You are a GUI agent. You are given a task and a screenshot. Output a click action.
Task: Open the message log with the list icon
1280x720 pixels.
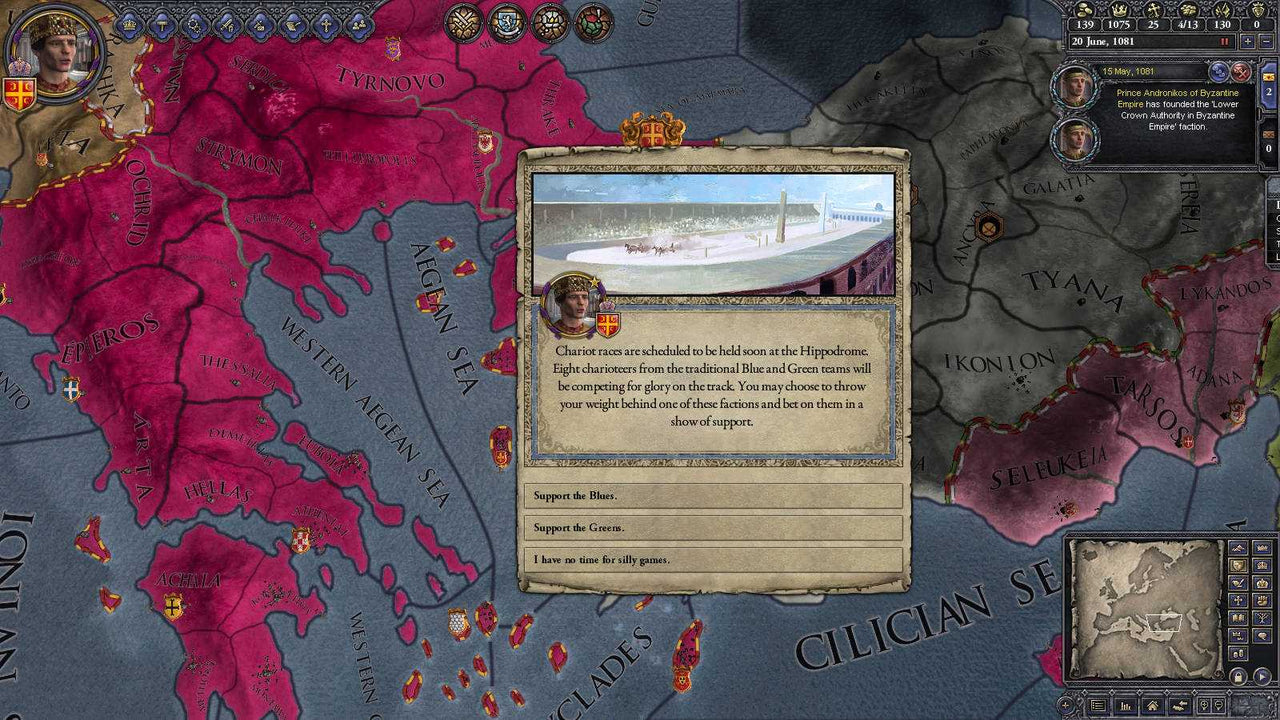[1098, 704]
